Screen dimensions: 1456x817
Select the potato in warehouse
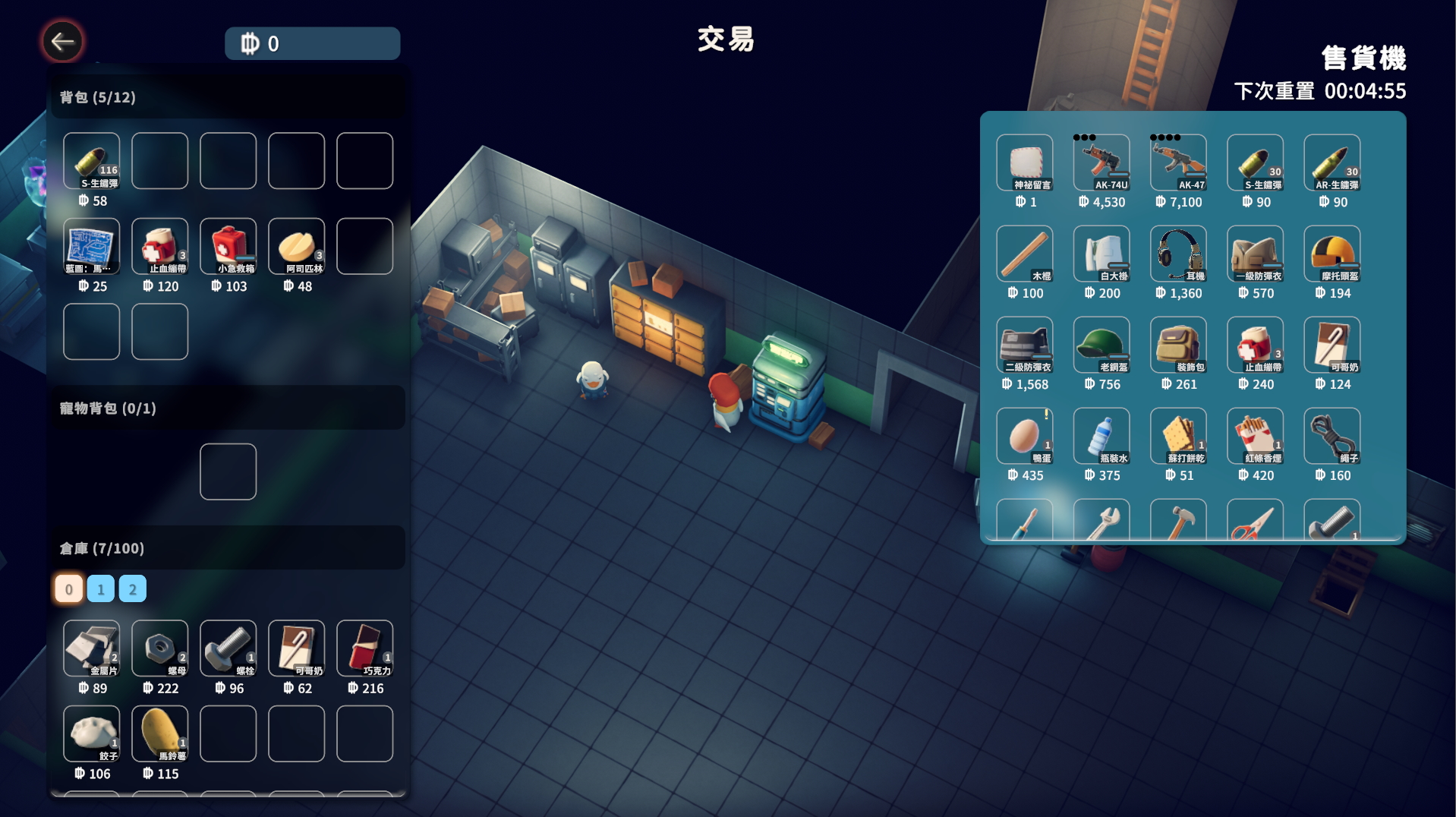159,733
